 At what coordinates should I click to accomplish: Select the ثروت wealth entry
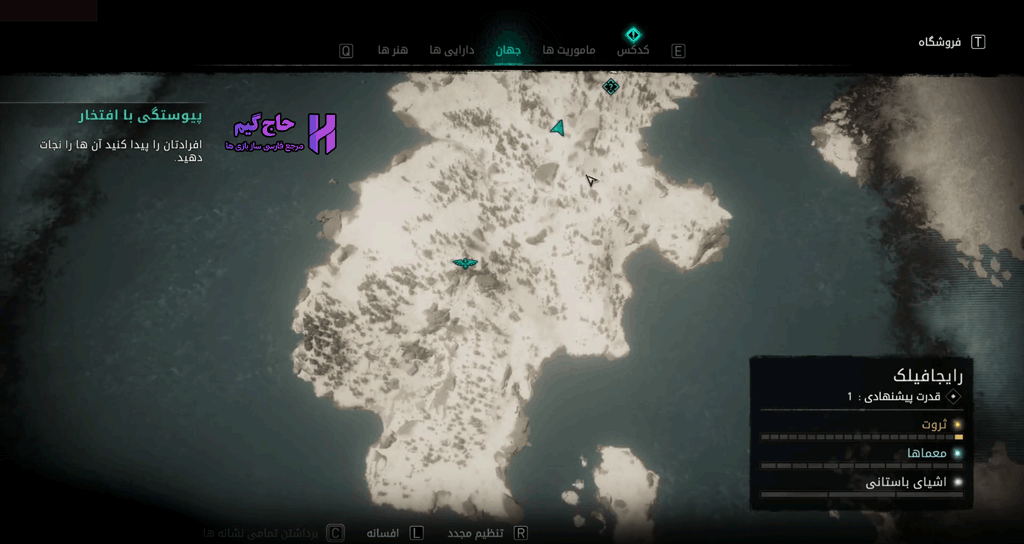[934, 425]
